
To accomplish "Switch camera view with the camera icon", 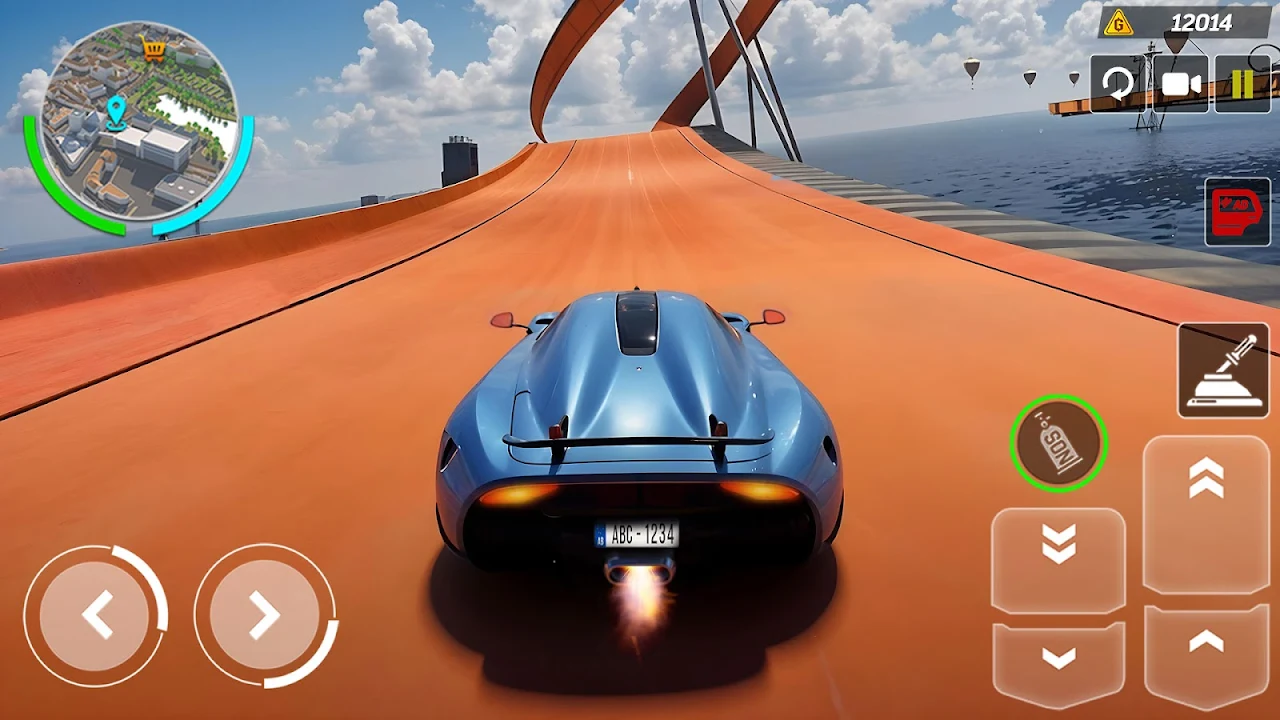I will [1181, 84].
